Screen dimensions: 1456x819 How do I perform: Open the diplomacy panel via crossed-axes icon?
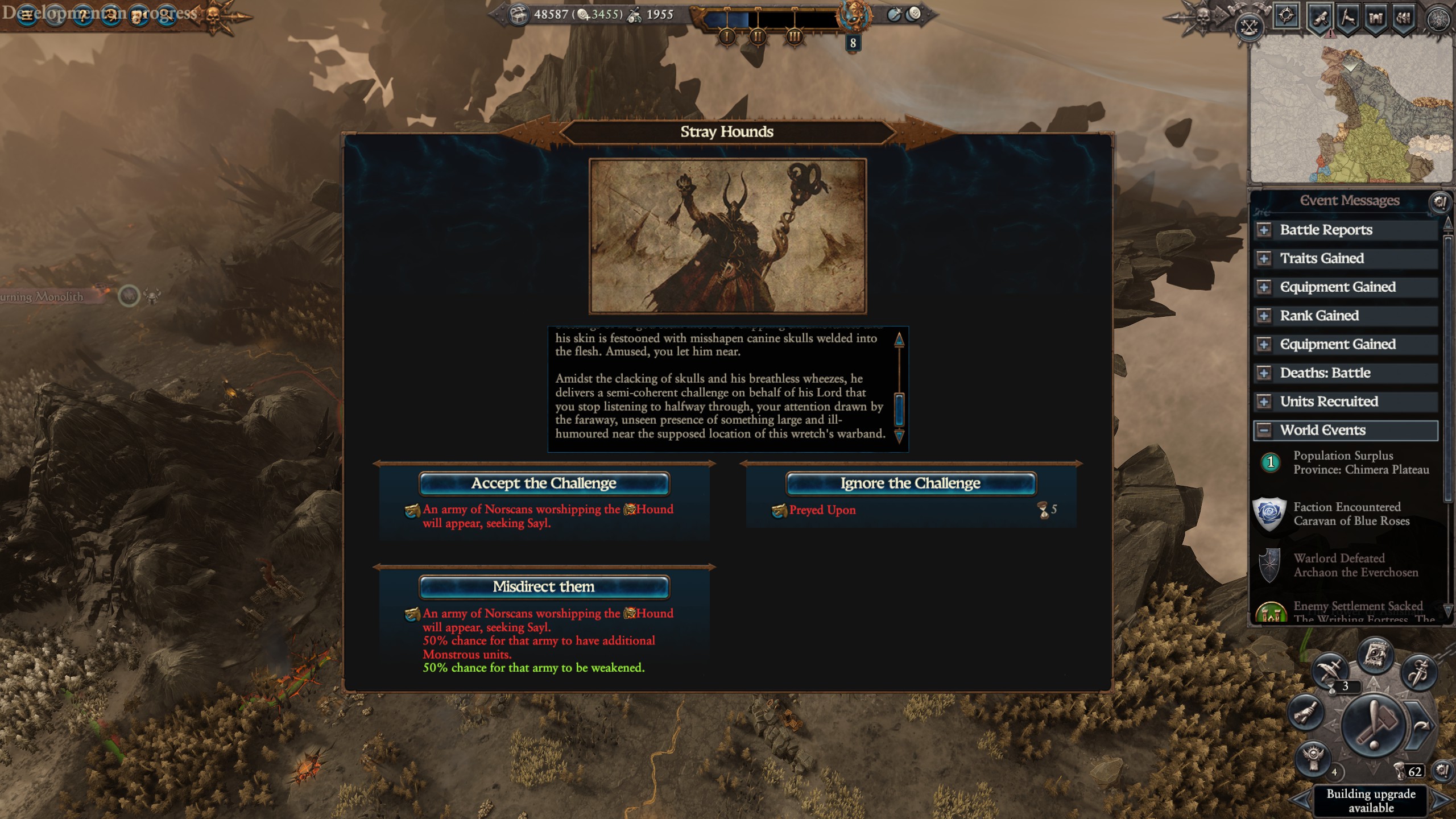click(x=1250, y=27)
